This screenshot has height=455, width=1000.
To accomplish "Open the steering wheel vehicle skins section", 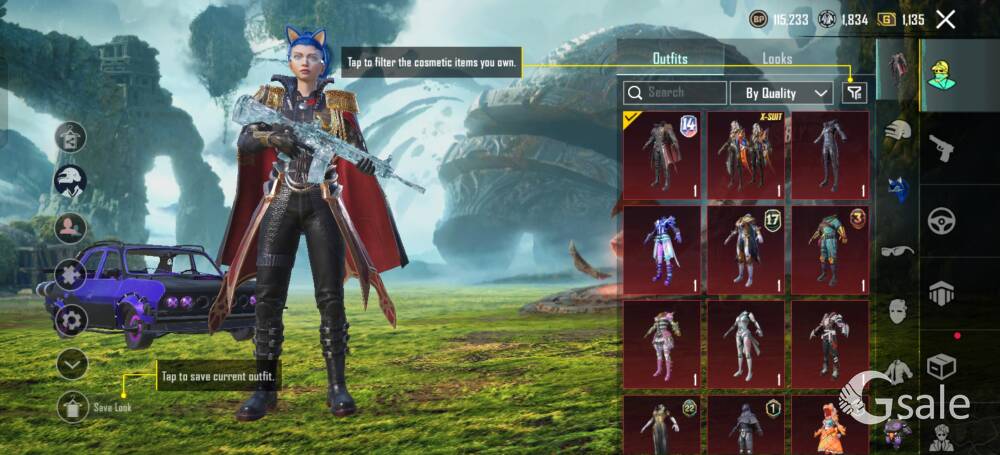I will click(941, 220).
